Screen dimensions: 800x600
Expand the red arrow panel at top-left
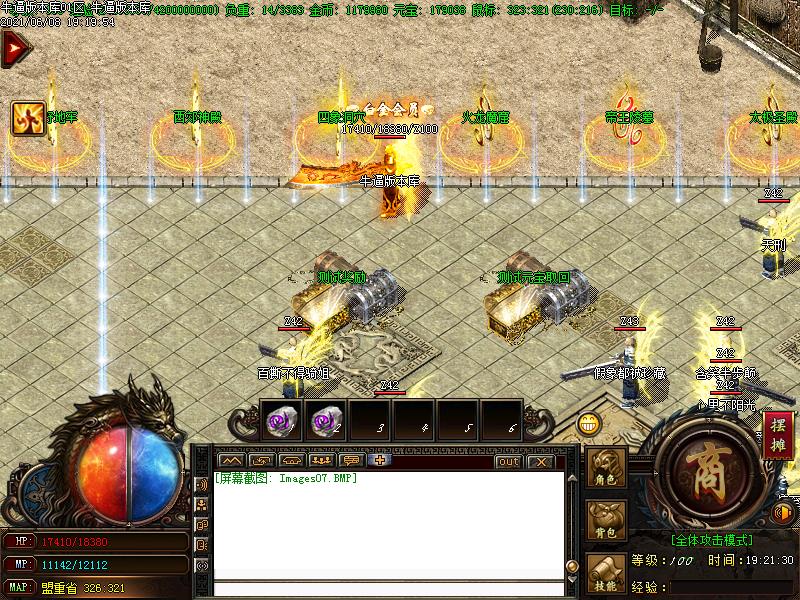coord(14,49)
